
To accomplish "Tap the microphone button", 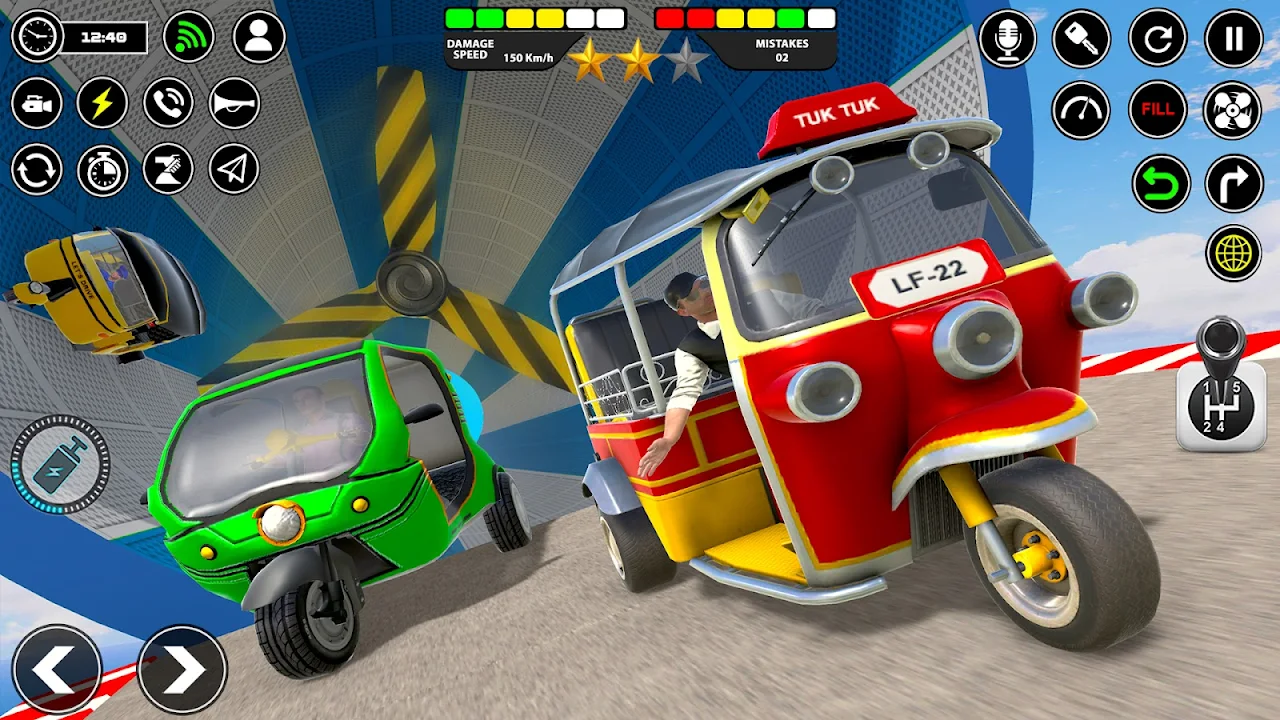I will 1008,38.
